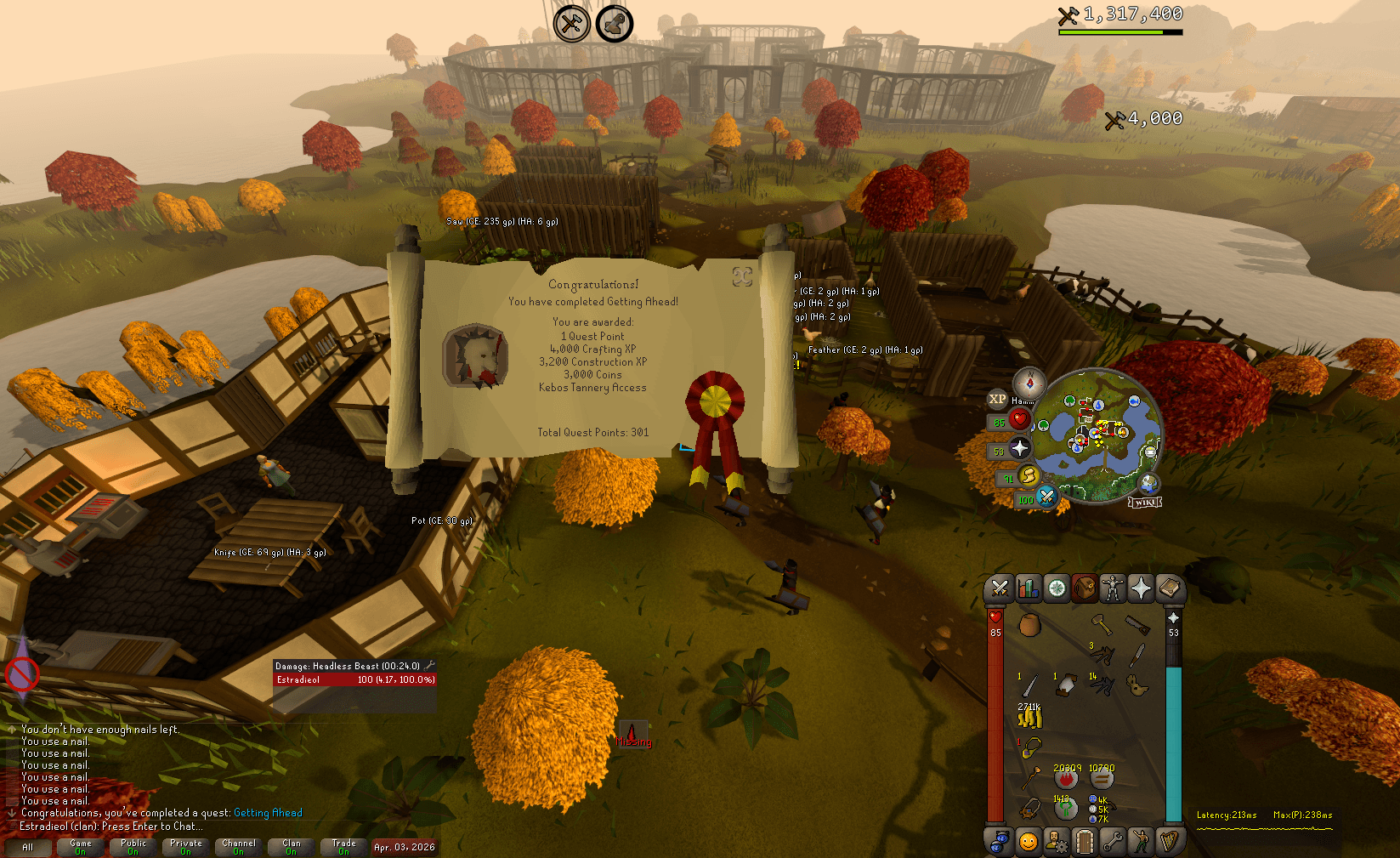The height and width of the screenshot is (858, 1400).
Task: Turn Public chat off
Action: coord(133,846)
